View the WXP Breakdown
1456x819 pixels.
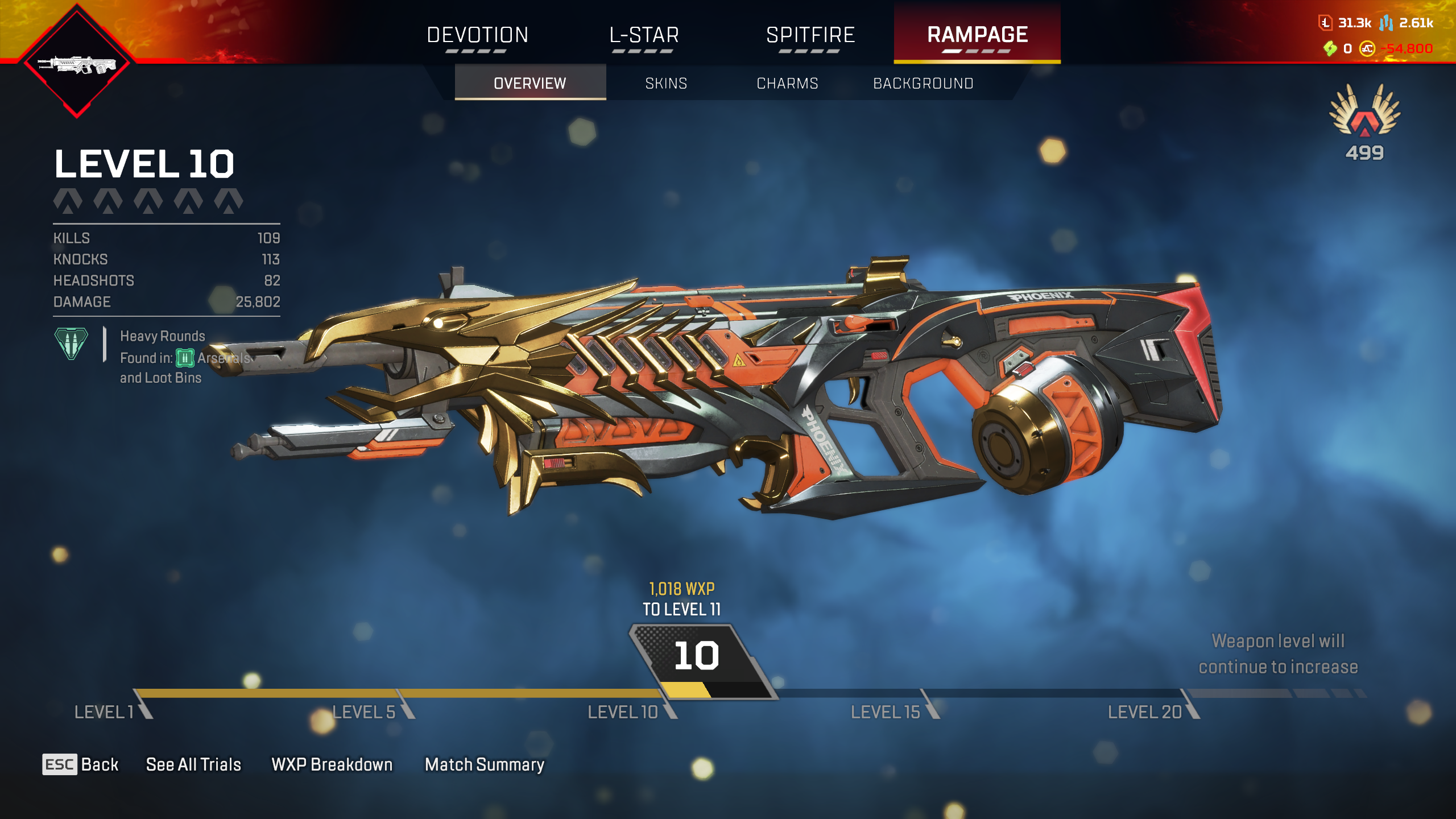pyautogui.click(x=332, y=764)
